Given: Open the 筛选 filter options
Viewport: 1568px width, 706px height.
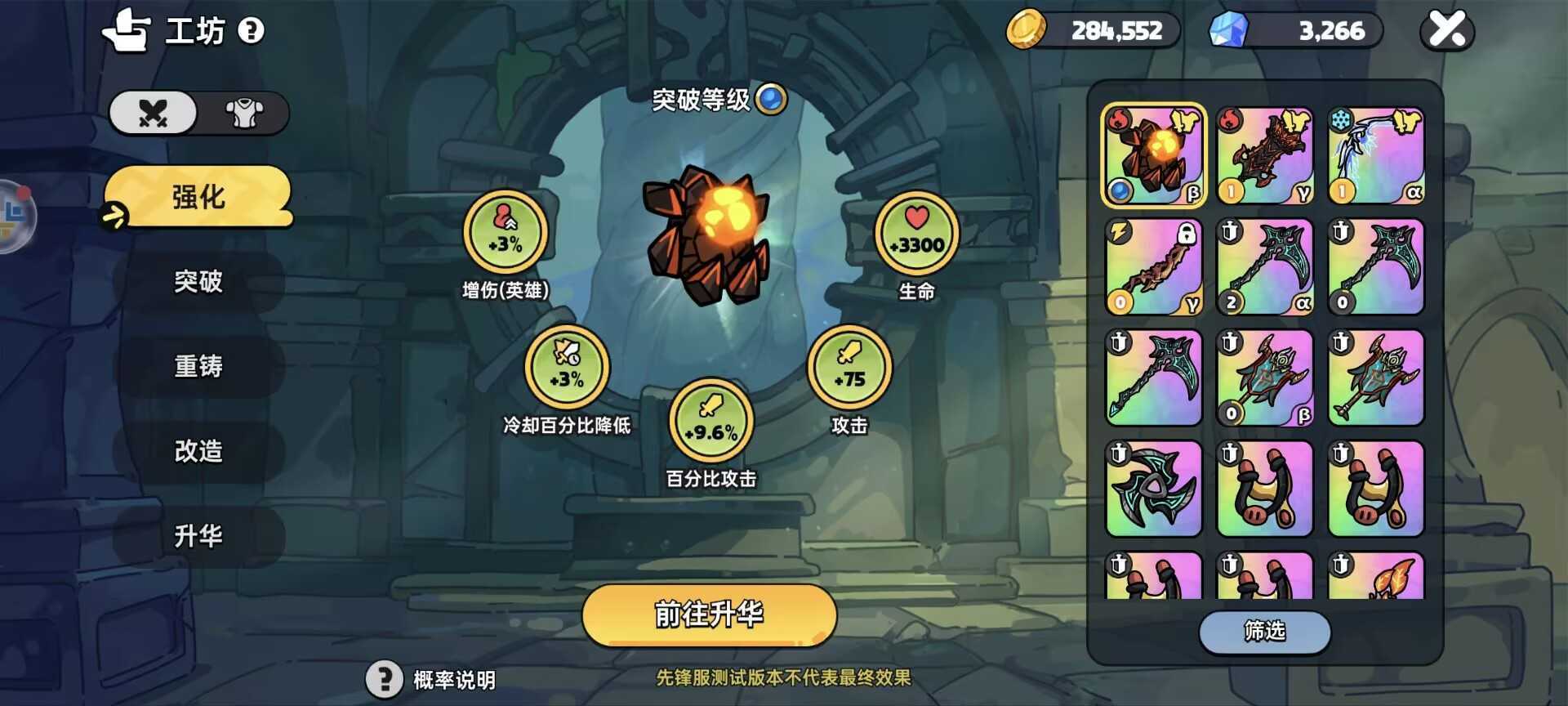Looking at the screenshot, I should tap(1264, 633).
